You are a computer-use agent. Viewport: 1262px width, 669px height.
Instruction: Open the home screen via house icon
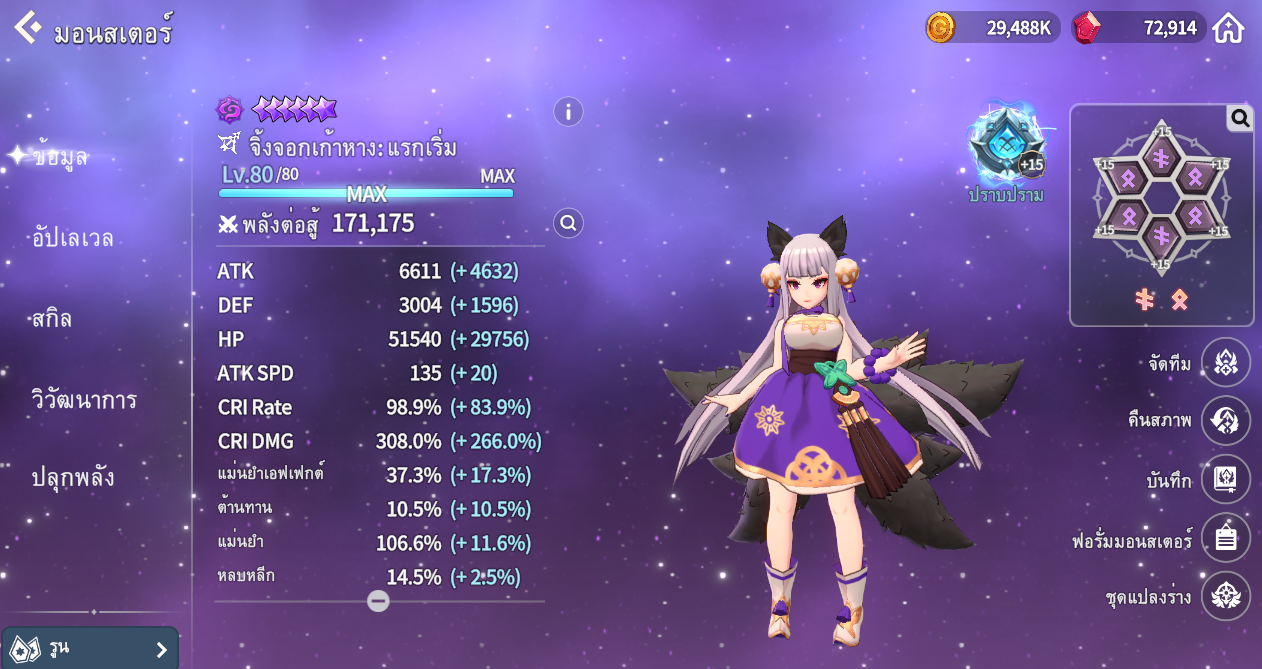point(1228,28)
